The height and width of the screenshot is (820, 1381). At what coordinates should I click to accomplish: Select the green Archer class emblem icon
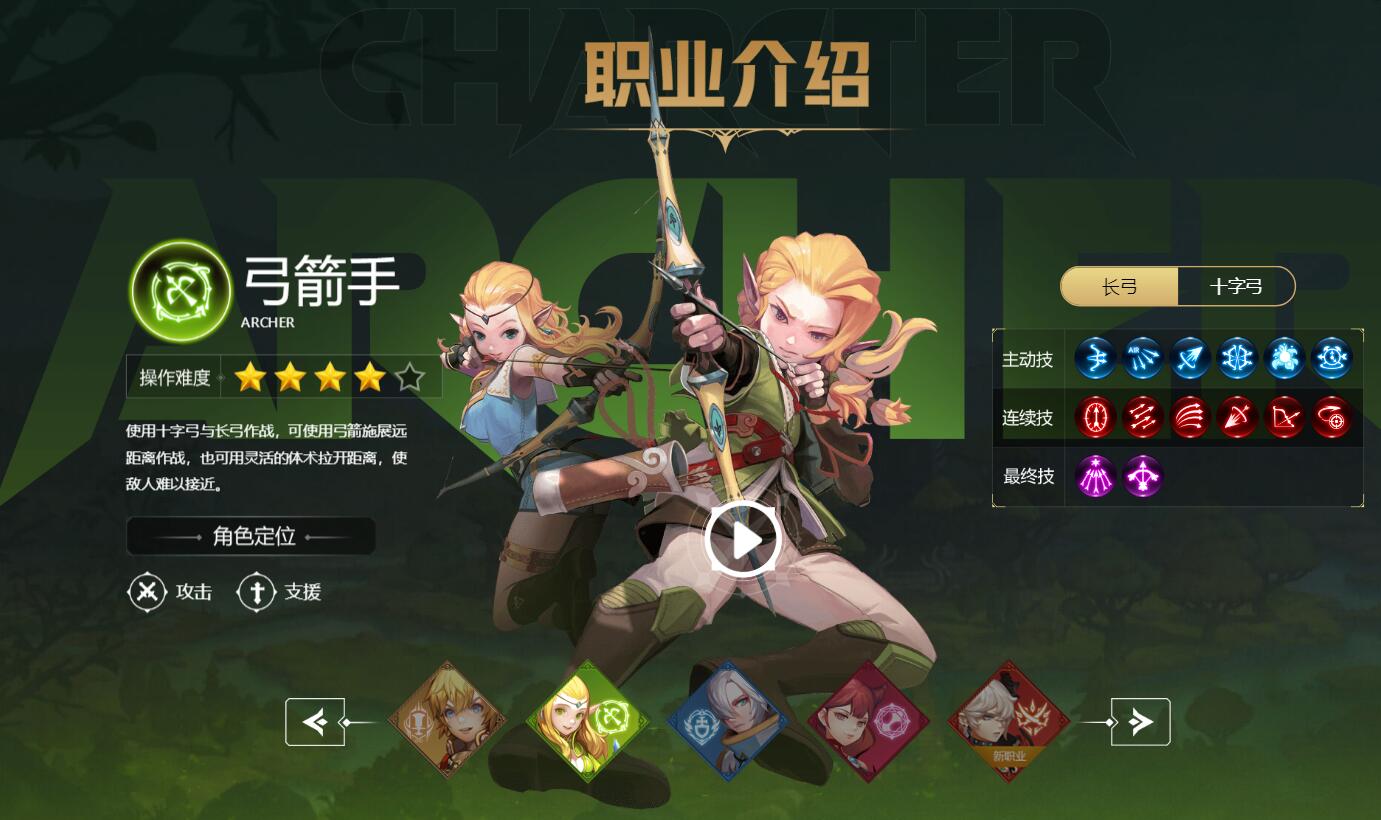(180, 290)
